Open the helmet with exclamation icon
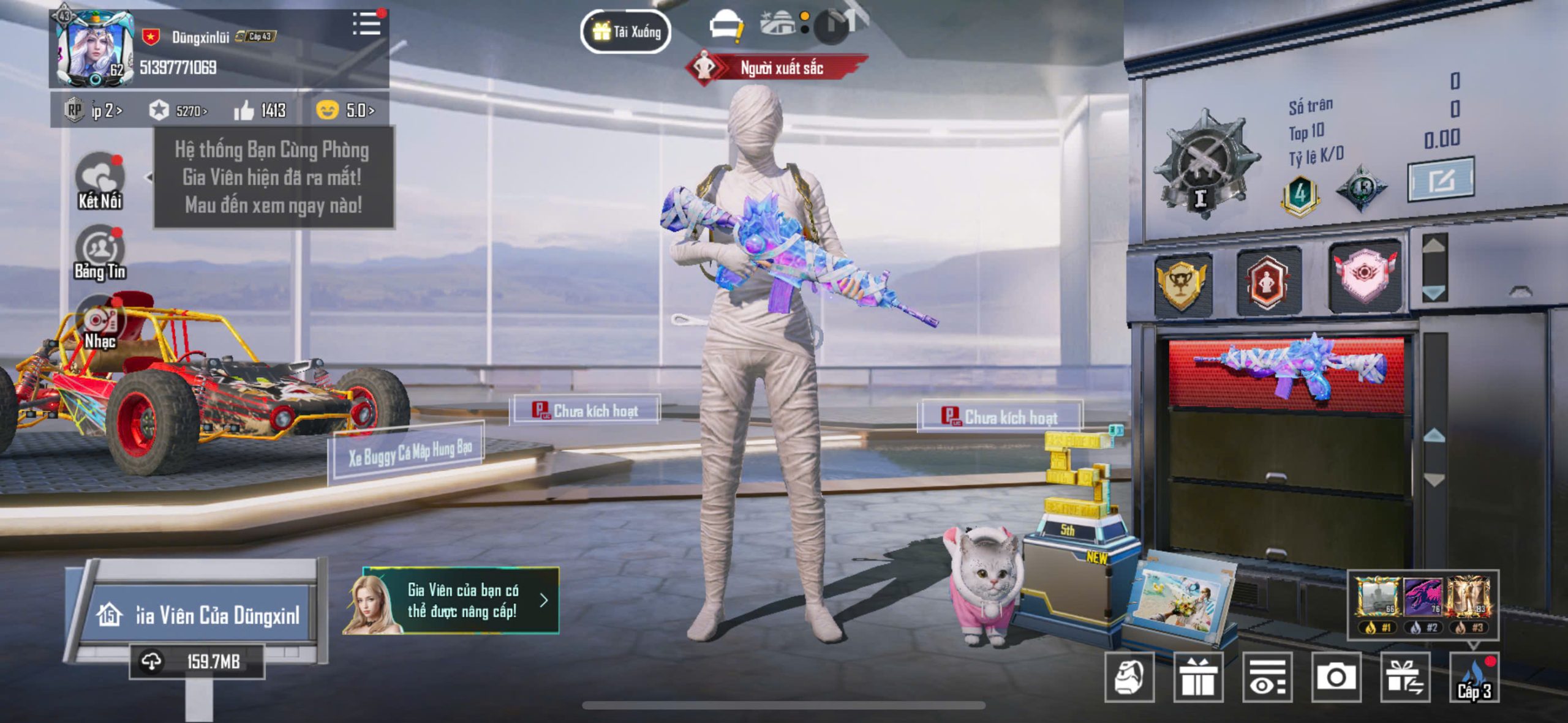 [x=725, y=26]
